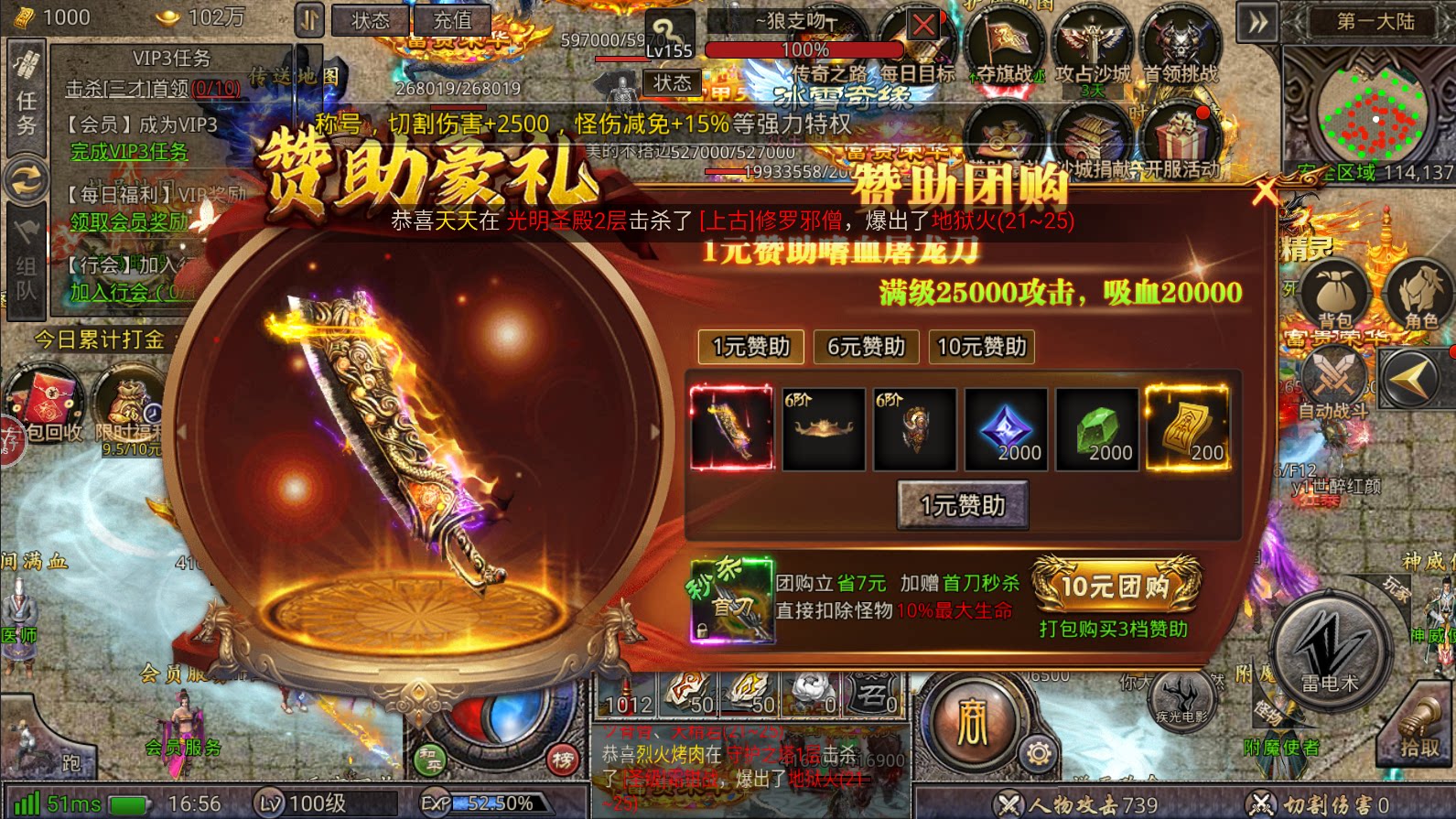Select the 6元赞助 sponsorship tier tab

click(864, 347)
